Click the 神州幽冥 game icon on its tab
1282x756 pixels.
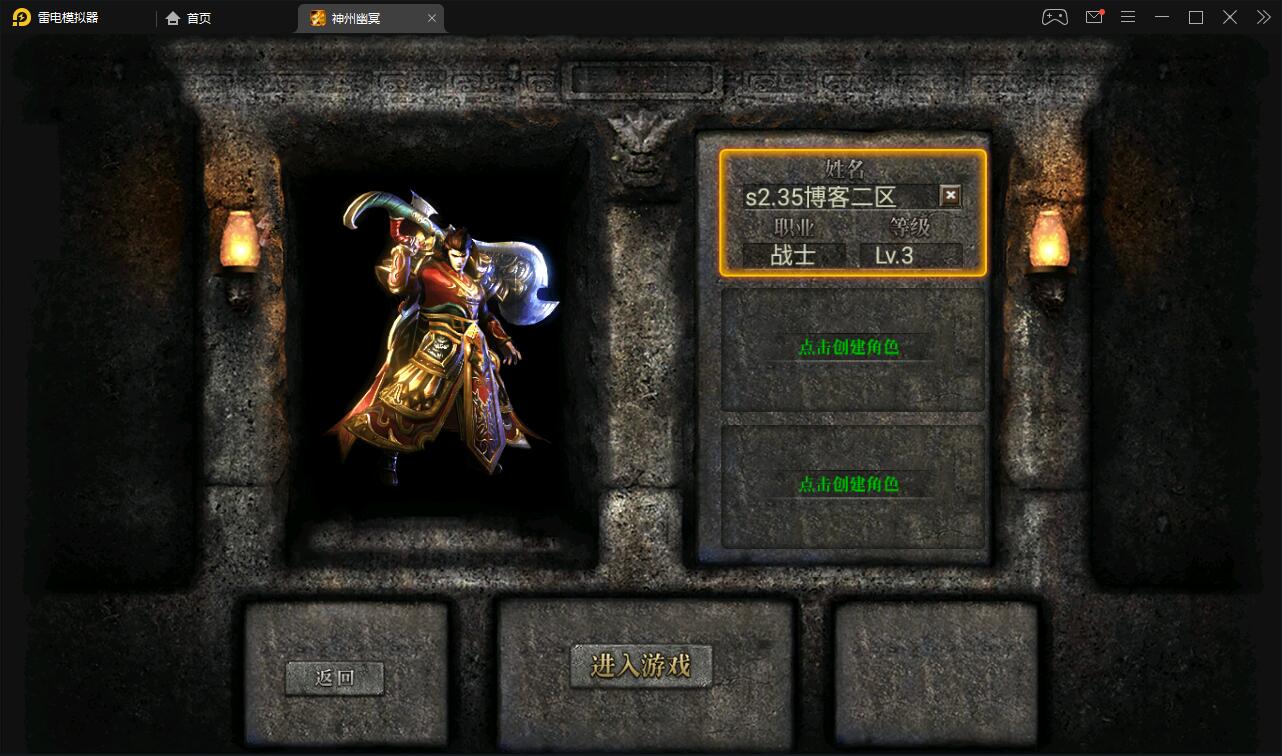[x=317, y=18]
